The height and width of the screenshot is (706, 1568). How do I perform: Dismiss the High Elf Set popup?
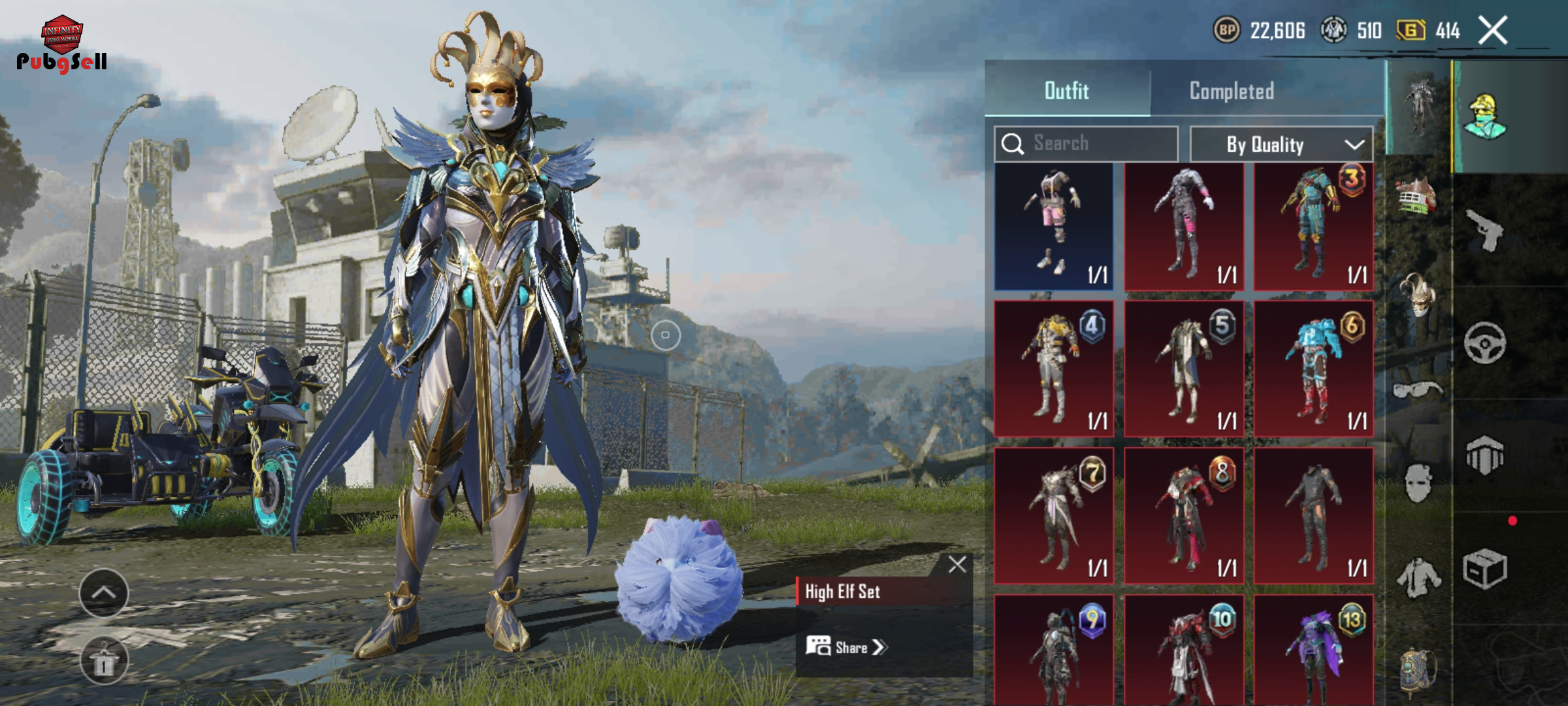tap(957, 564)
